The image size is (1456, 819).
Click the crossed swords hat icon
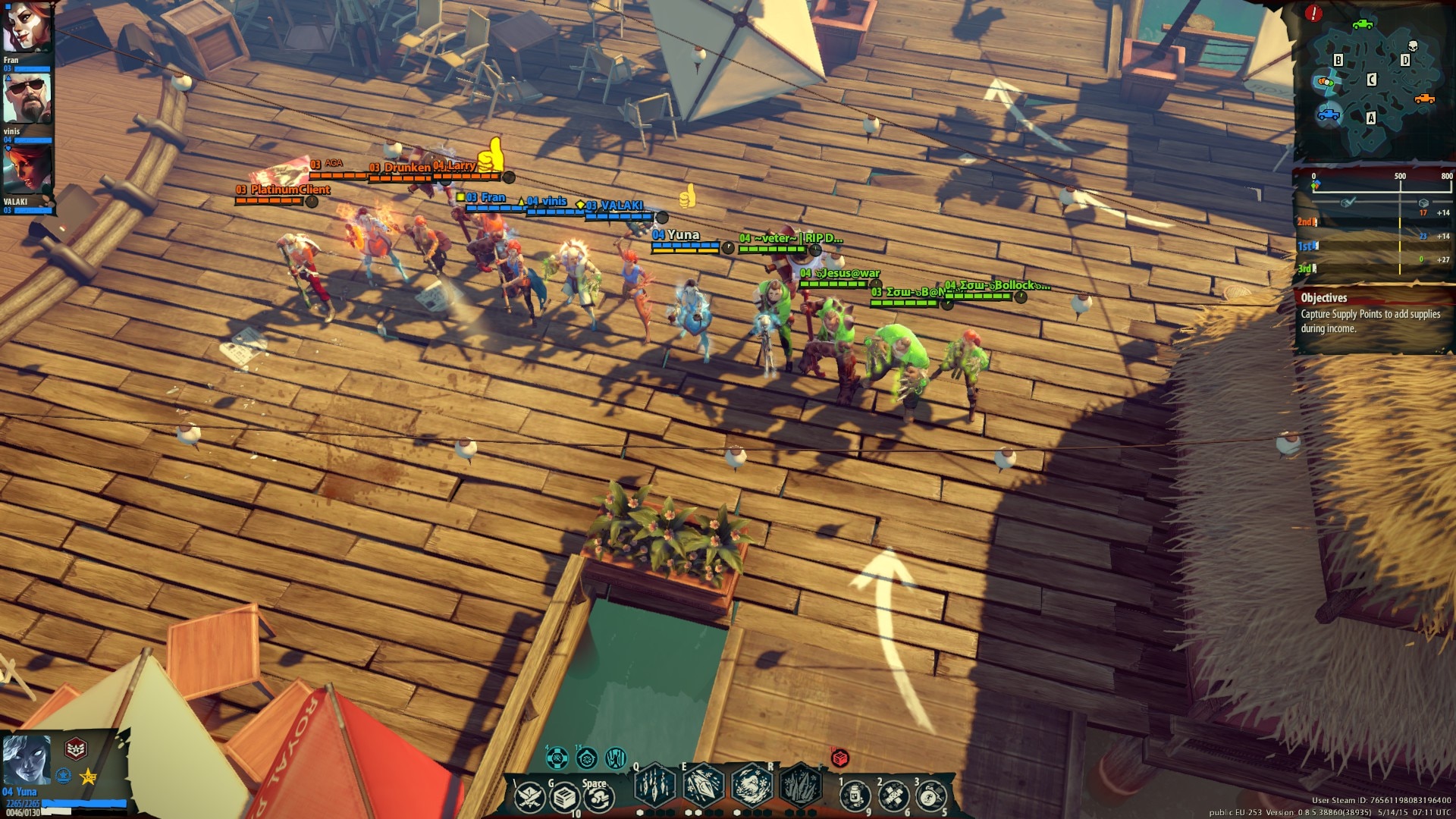pyautogui.click(x=529, y=798)
